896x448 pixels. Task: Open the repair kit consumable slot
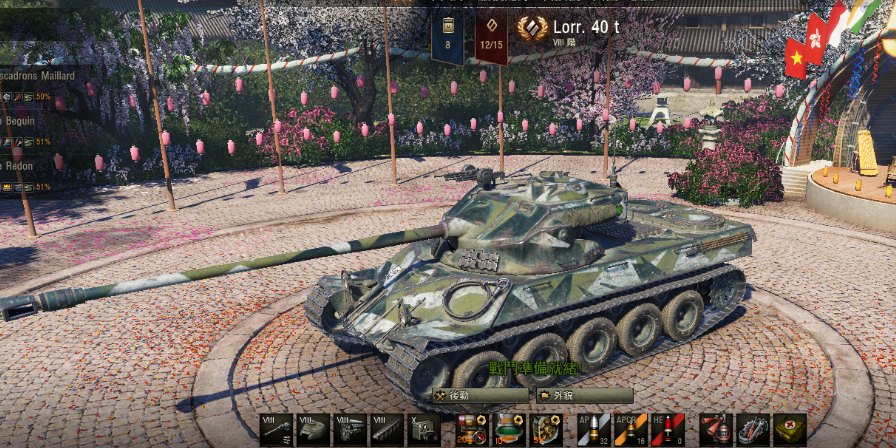(752, 430)
